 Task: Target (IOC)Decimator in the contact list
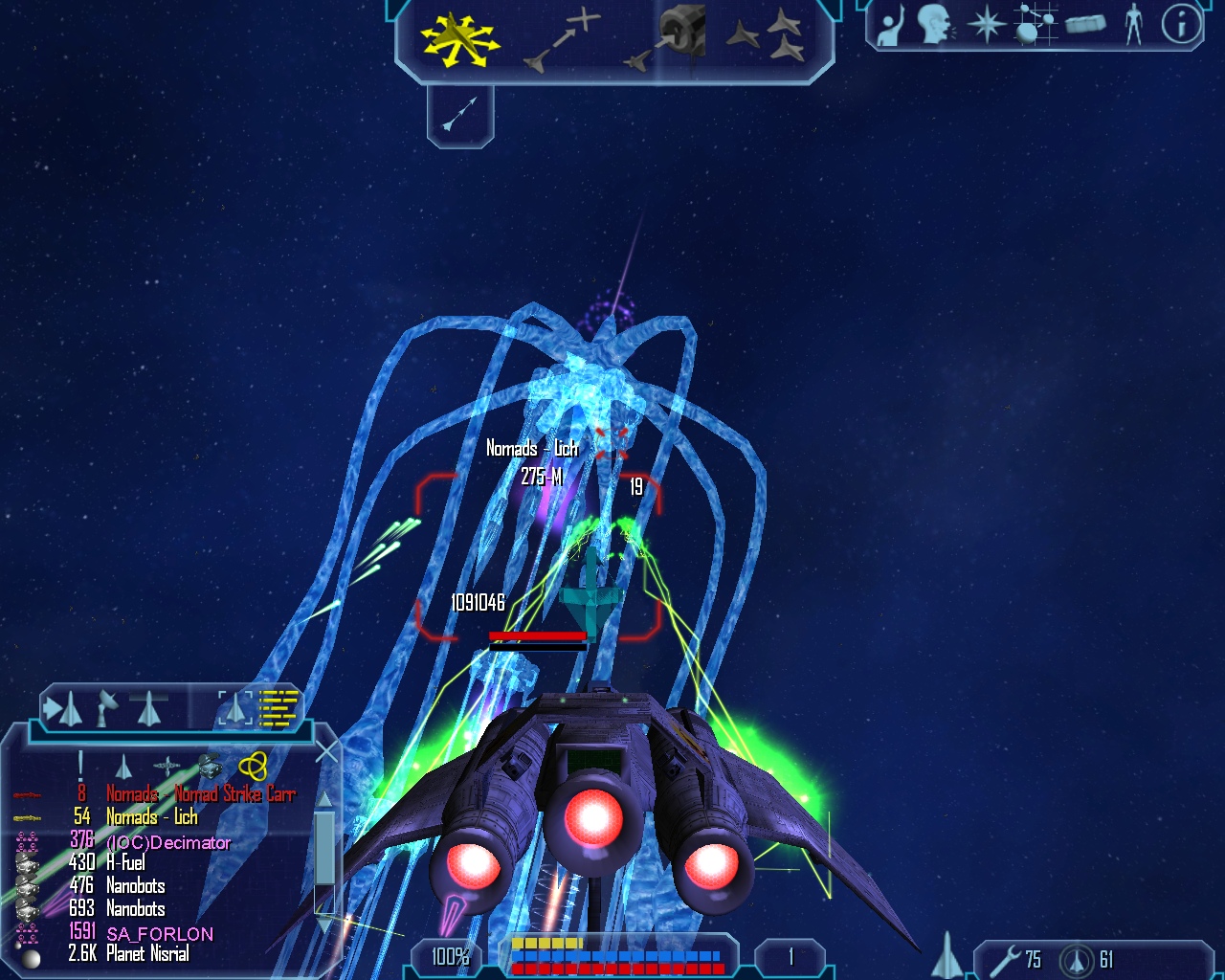click(167, 842)
